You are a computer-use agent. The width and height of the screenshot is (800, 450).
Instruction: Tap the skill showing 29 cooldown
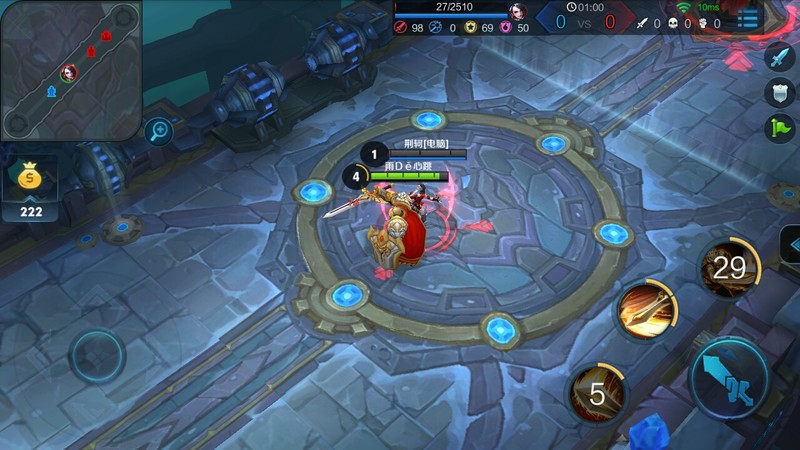(x=729, y=267)
